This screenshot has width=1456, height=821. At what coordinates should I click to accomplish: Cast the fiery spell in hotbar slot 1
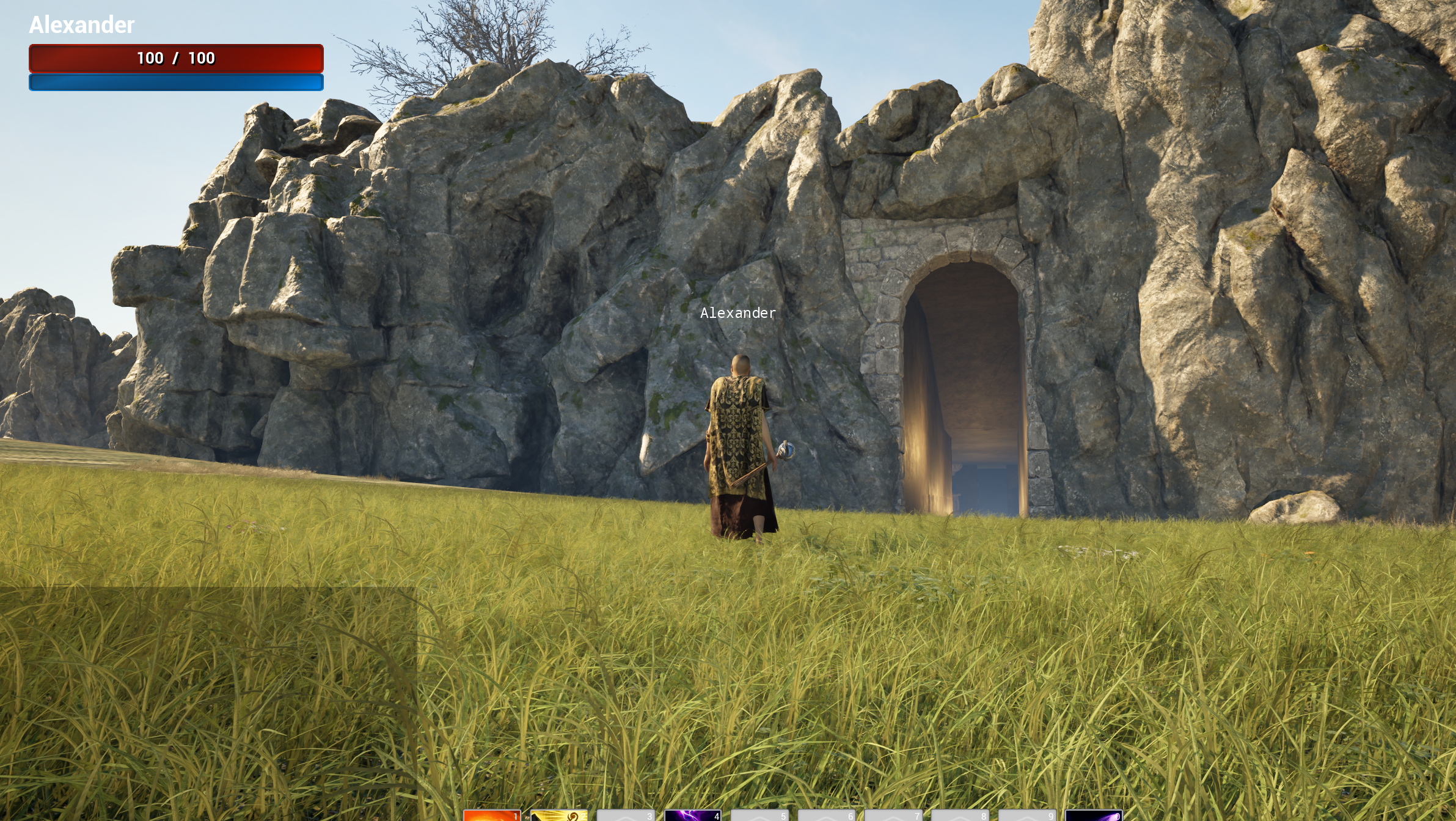pos(492,817)
